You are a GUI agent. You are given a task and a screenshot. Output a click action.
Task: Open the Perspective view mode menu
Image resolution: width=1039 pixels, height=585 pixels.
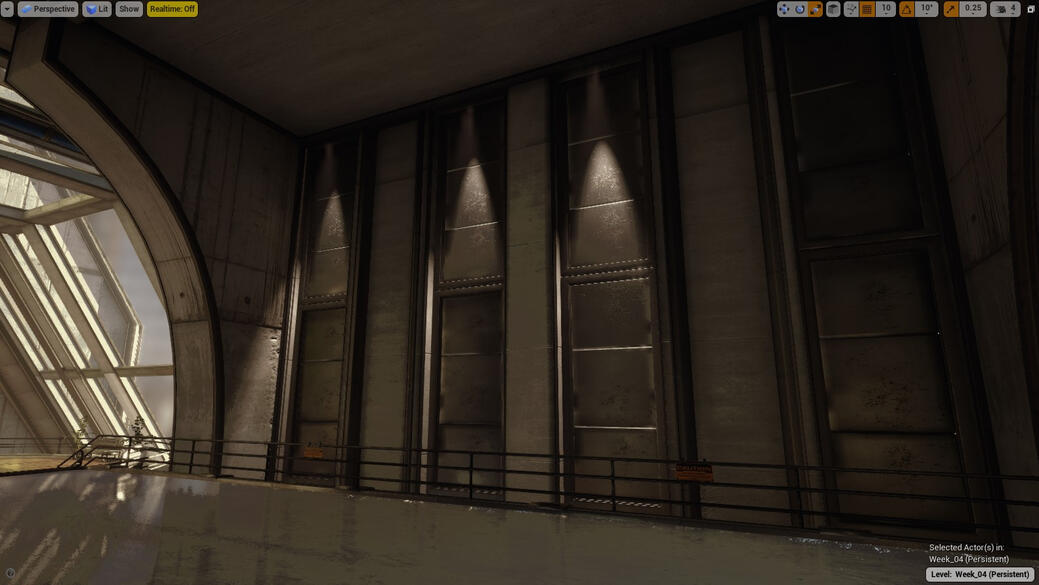click(47, 9)
